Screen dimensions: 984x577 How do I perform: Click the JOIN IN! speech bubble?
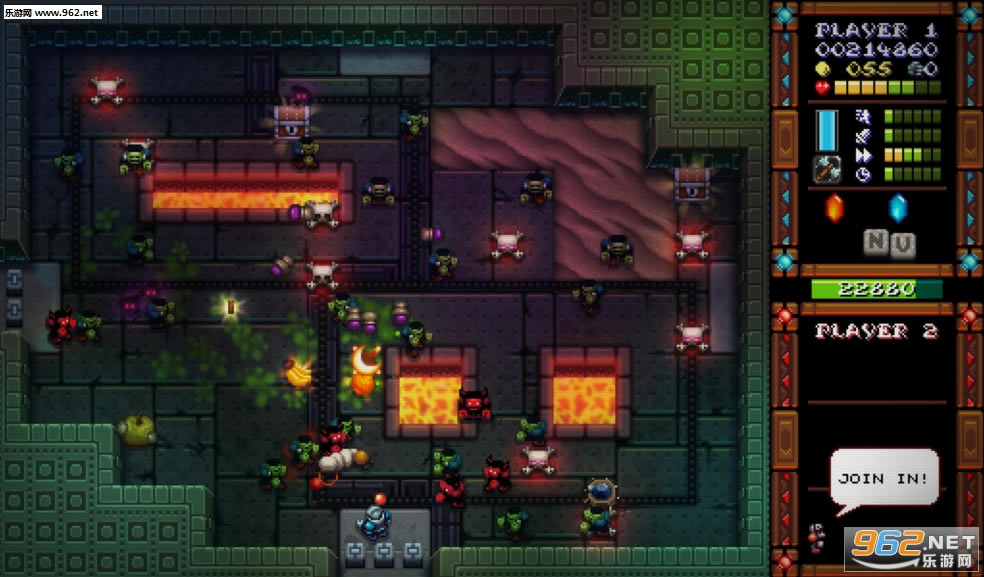(884, 479)
